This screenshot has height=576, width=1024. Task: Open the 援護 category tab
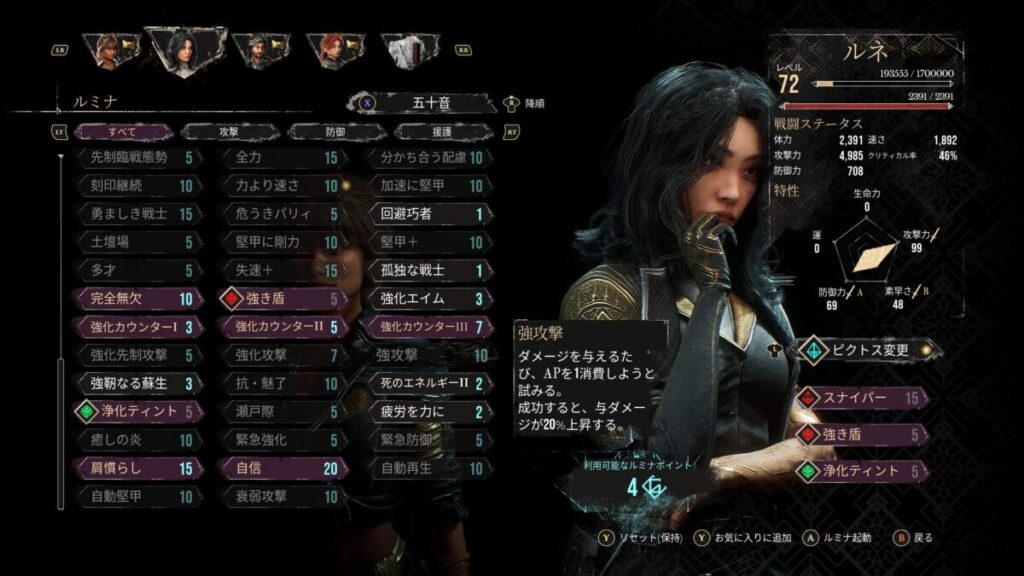coord(441,131)
